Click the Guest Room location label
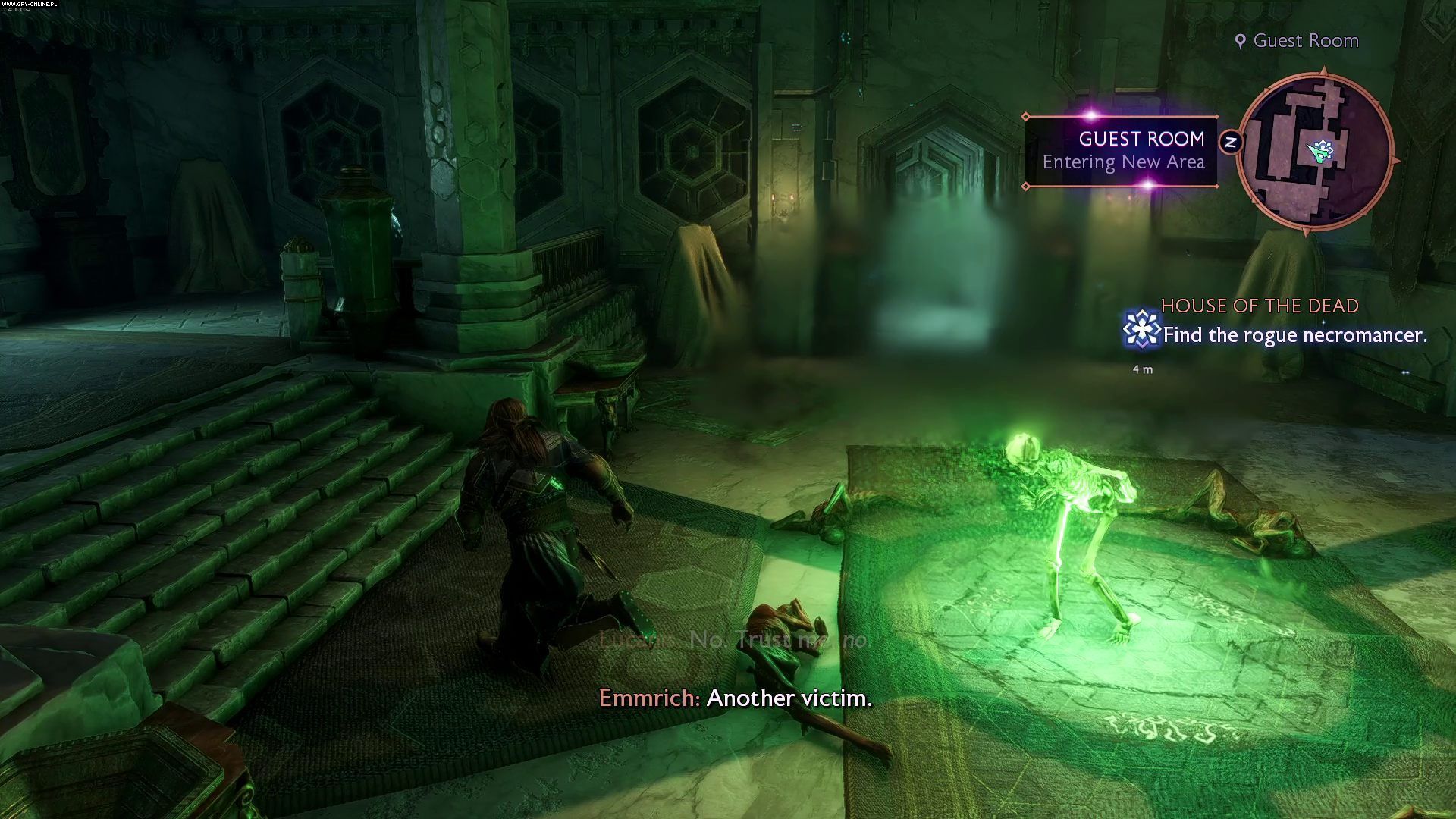Viewport: 1456px width, 819px height. point(1298,41)
